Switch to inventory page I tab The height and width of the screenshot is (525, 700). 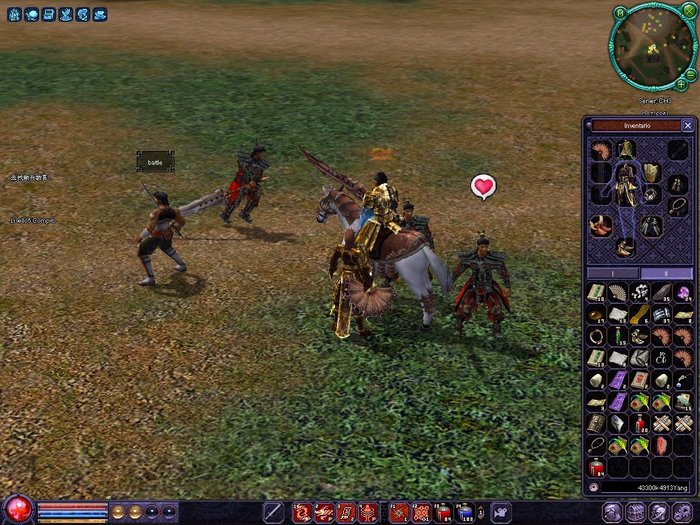[612, 273]
